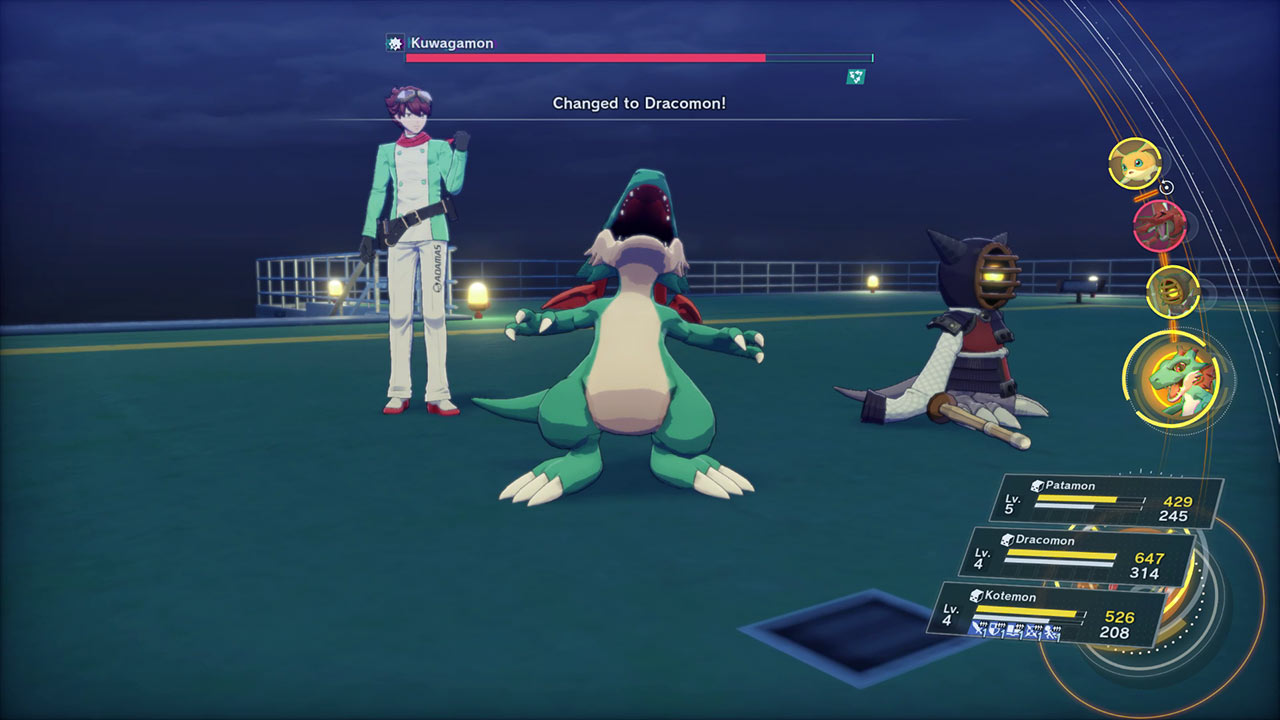Select Dracomon's large active turn portrait
Image resolution: width=1280 pixels, height=720 pixels.
click(1176, 379)
